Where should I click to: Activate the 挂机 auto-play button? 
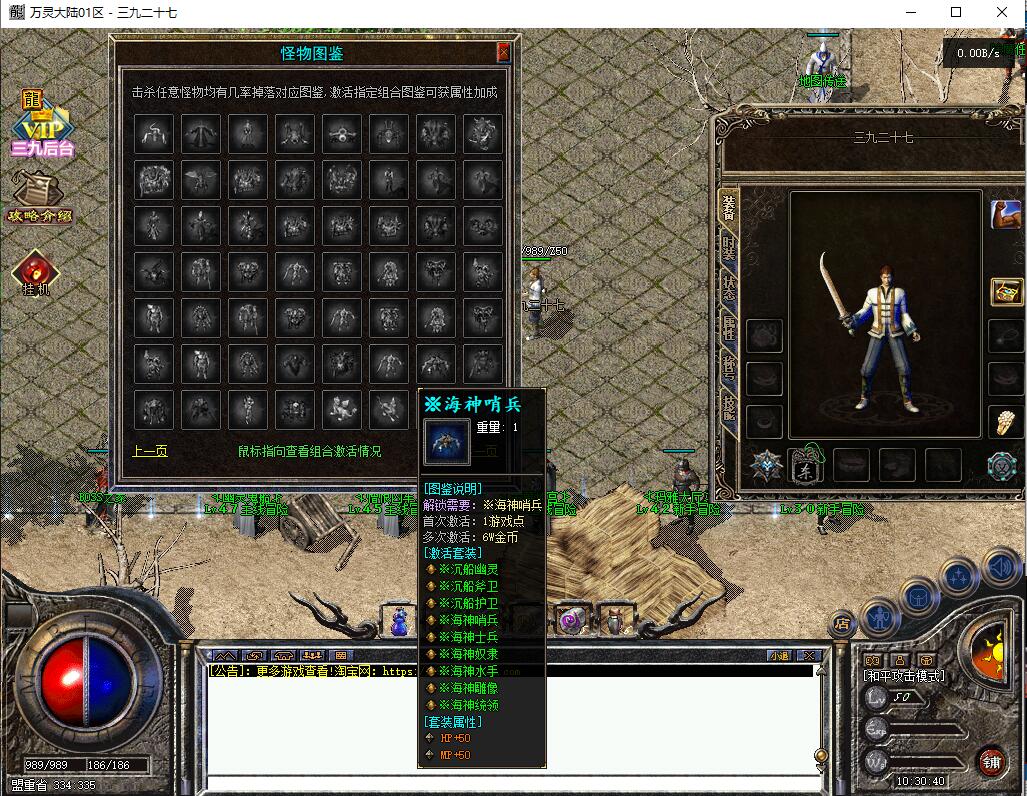point(36,273)
